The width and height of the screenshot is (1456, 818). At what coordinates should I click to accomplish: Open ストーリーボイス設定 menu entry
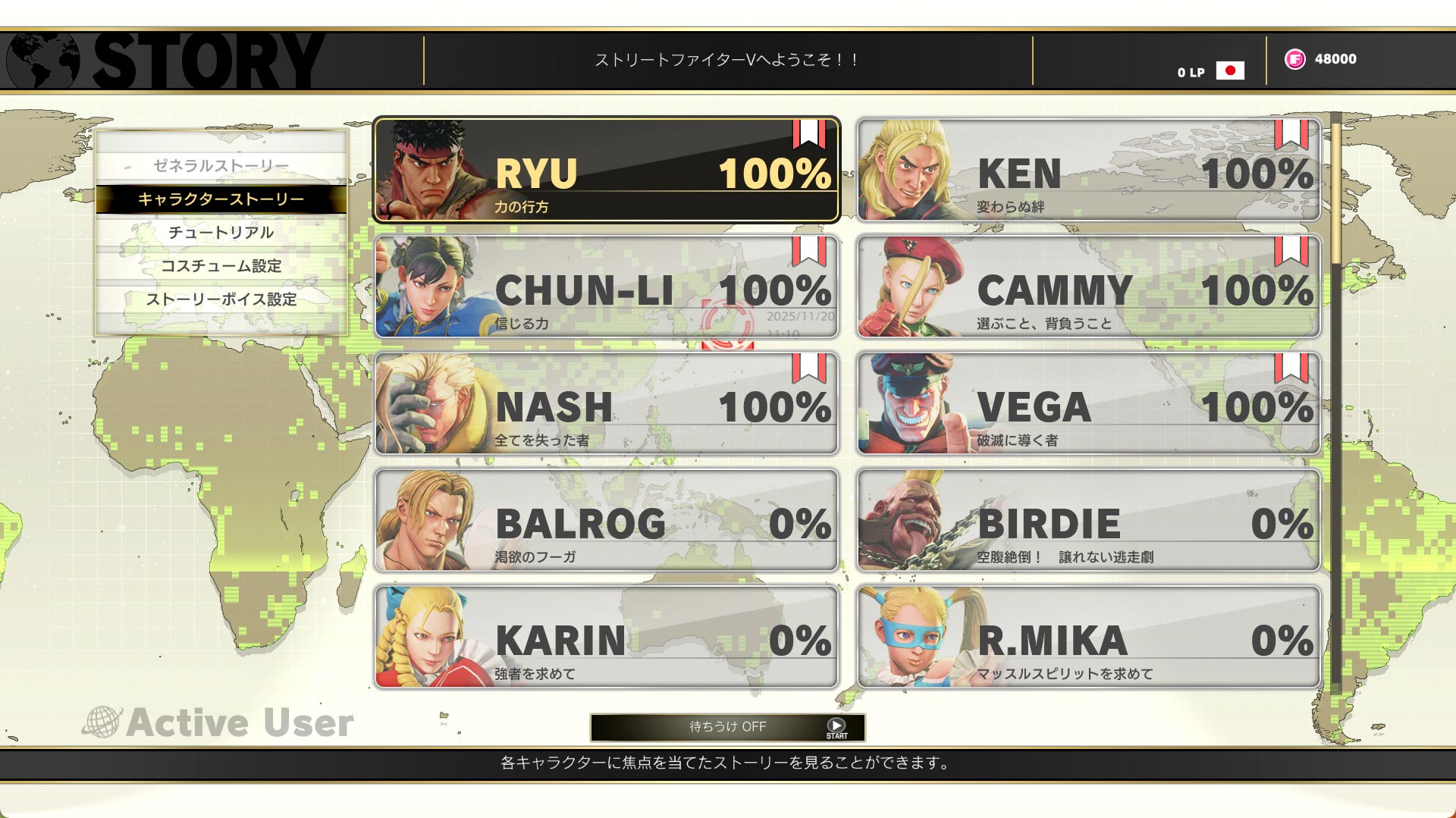221,299
